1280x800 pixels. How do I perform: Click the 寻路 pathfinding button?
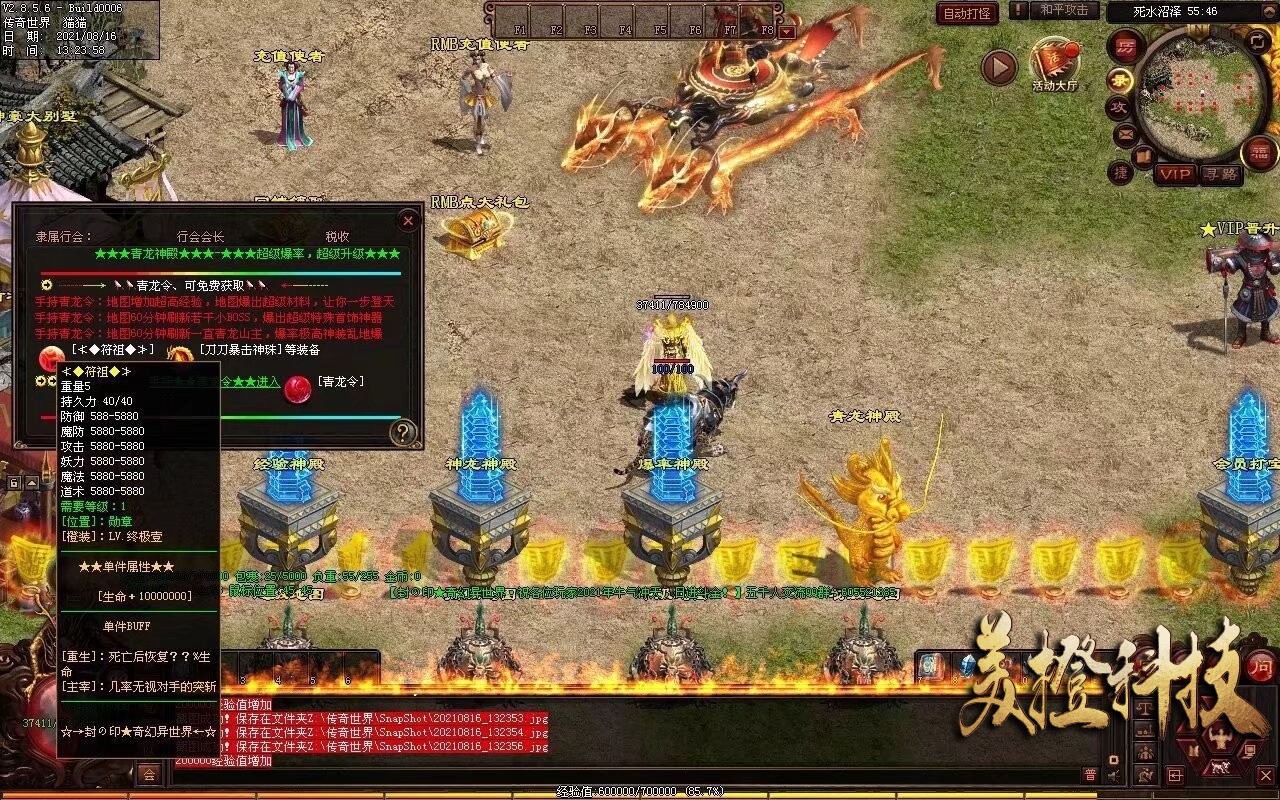click(1222, 173)
